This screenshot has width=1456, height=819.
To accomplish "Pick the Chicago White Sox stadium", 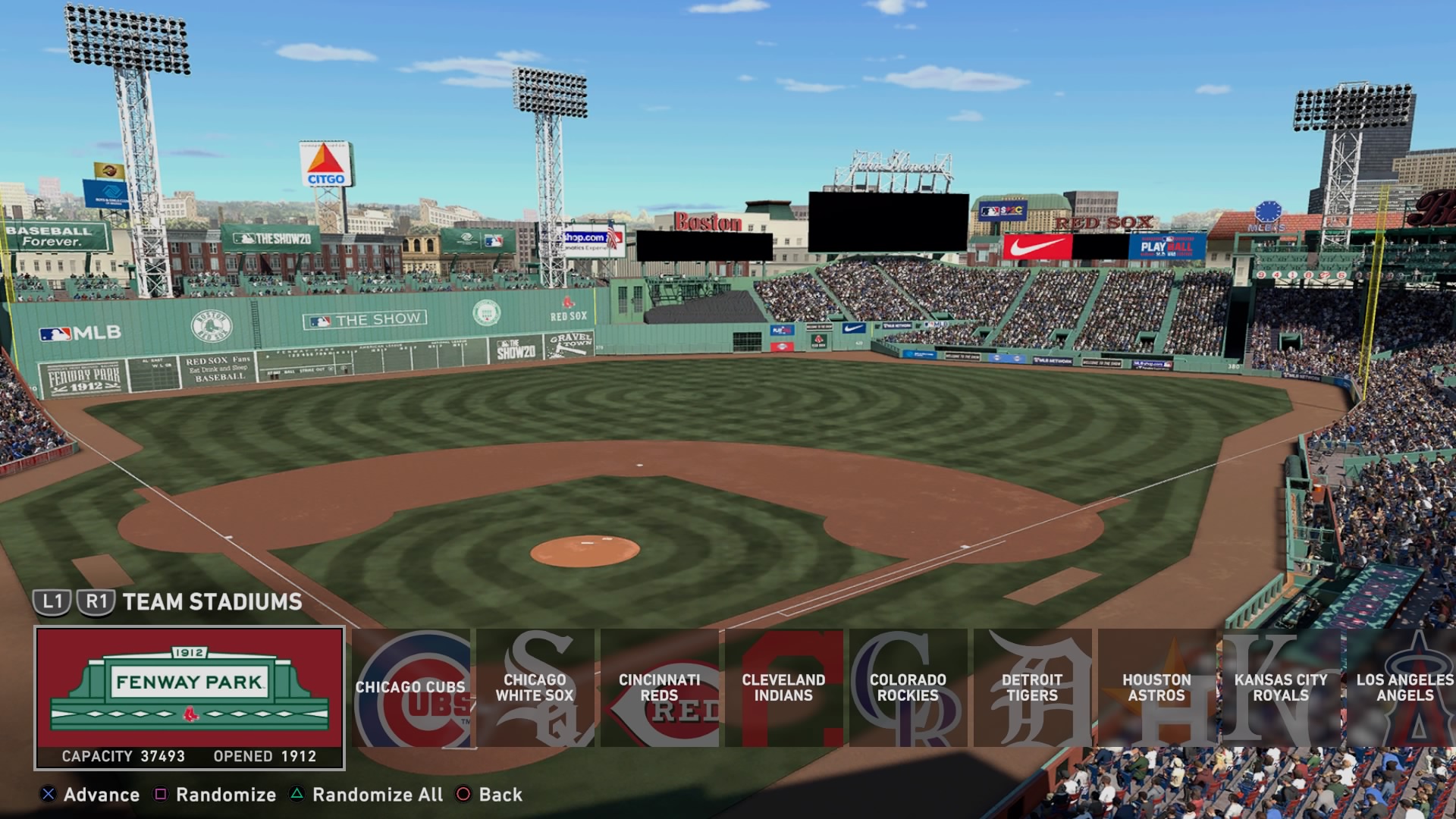I will 535,688.
